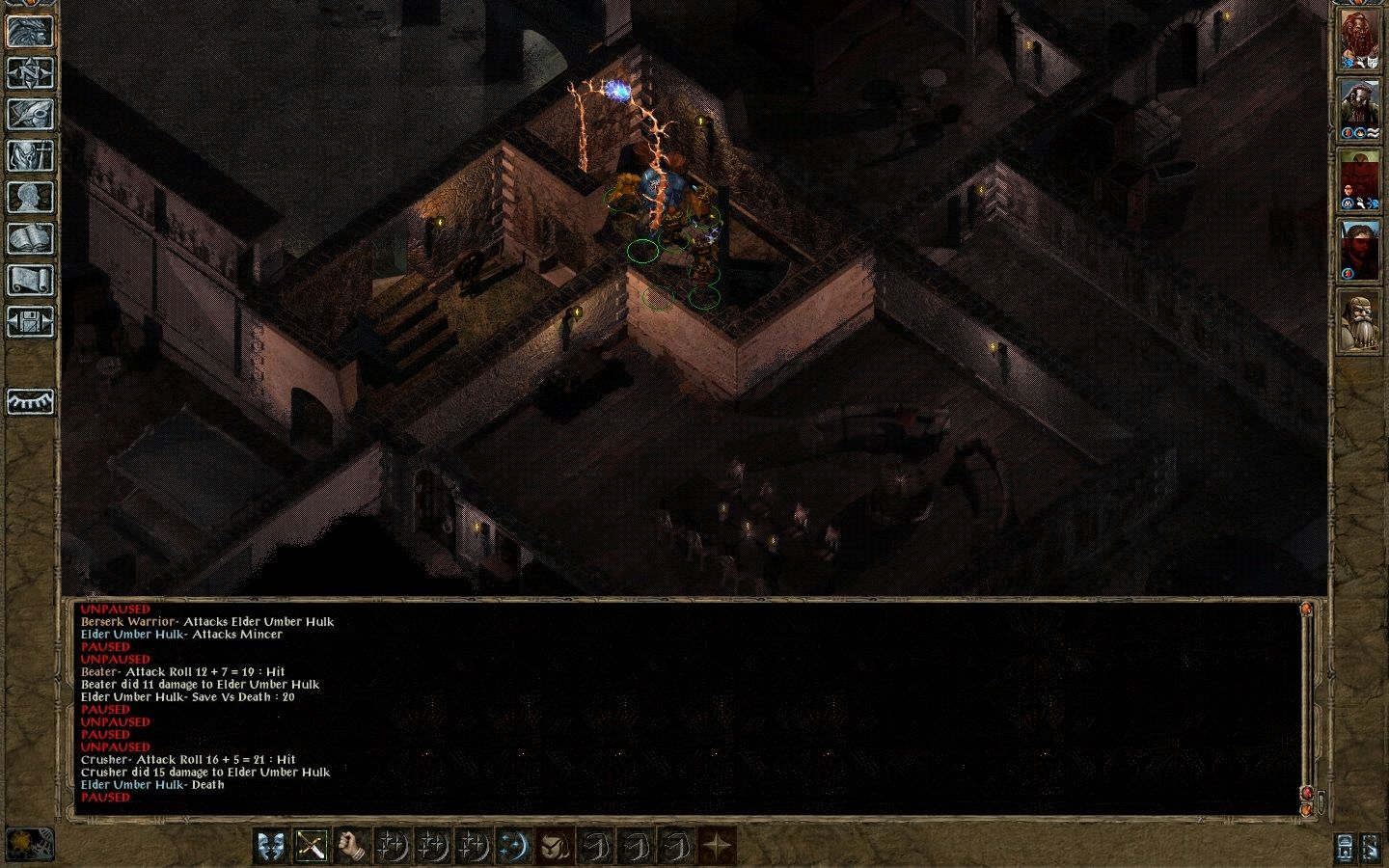
Task: Open the area map with the compass button
Action: click(x=30, y=73)
